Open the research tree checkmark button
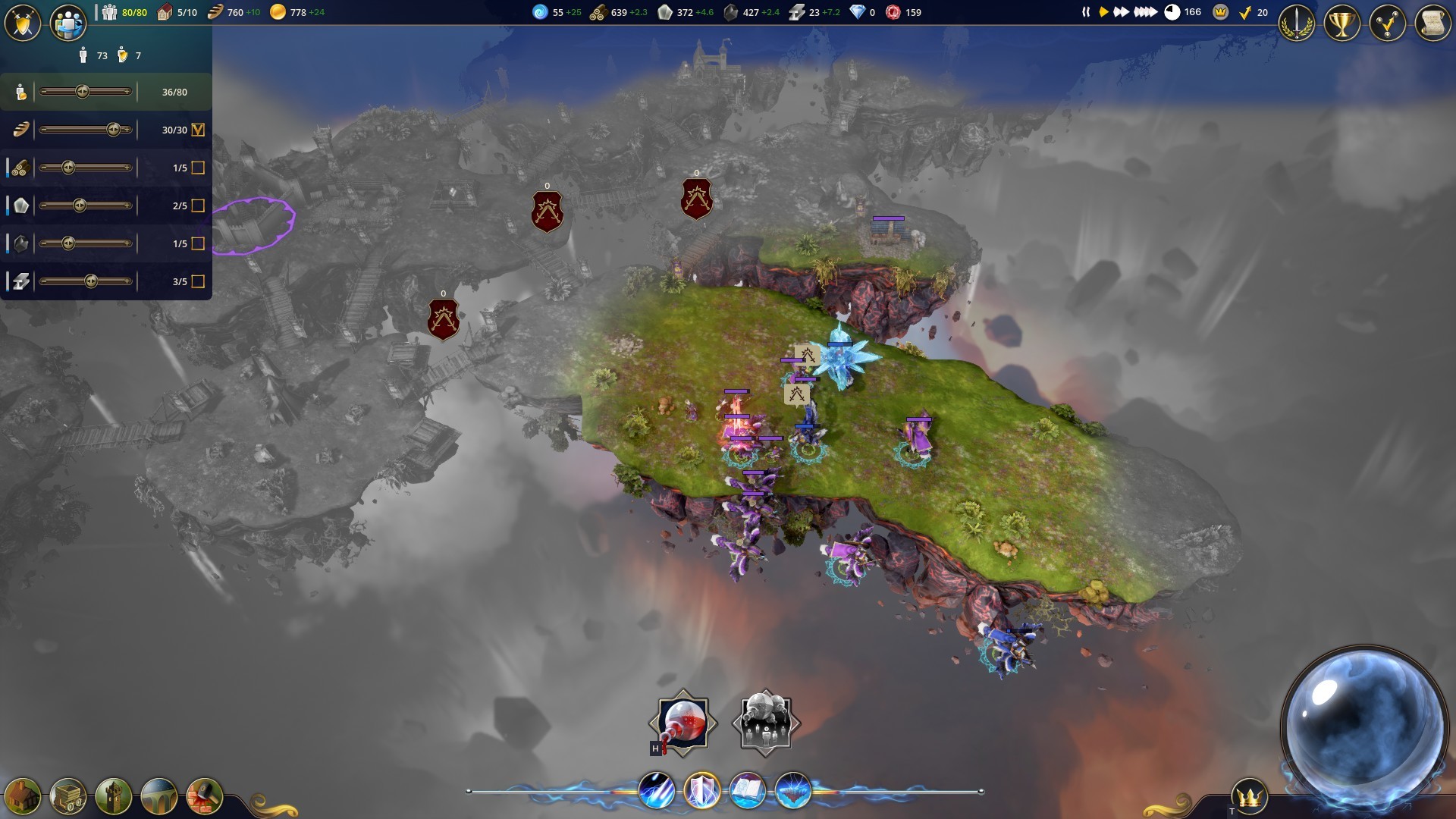Image resolution: width=1456 pixels, height=819 pixels. tap(1388, 24)
